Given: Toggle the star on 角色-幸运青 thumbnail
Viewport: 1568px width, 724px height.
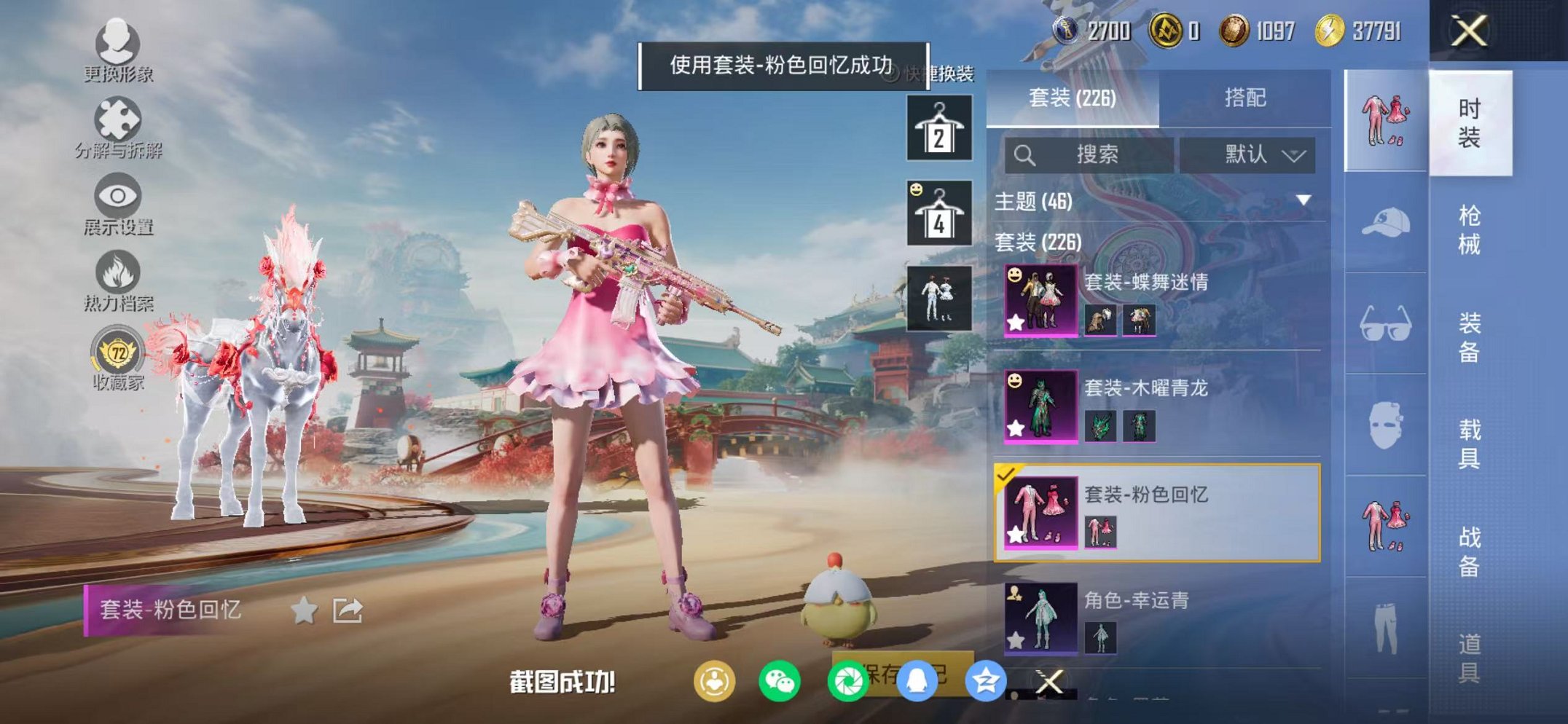Looking at the screenshot, I should (x=1016, y=641).
